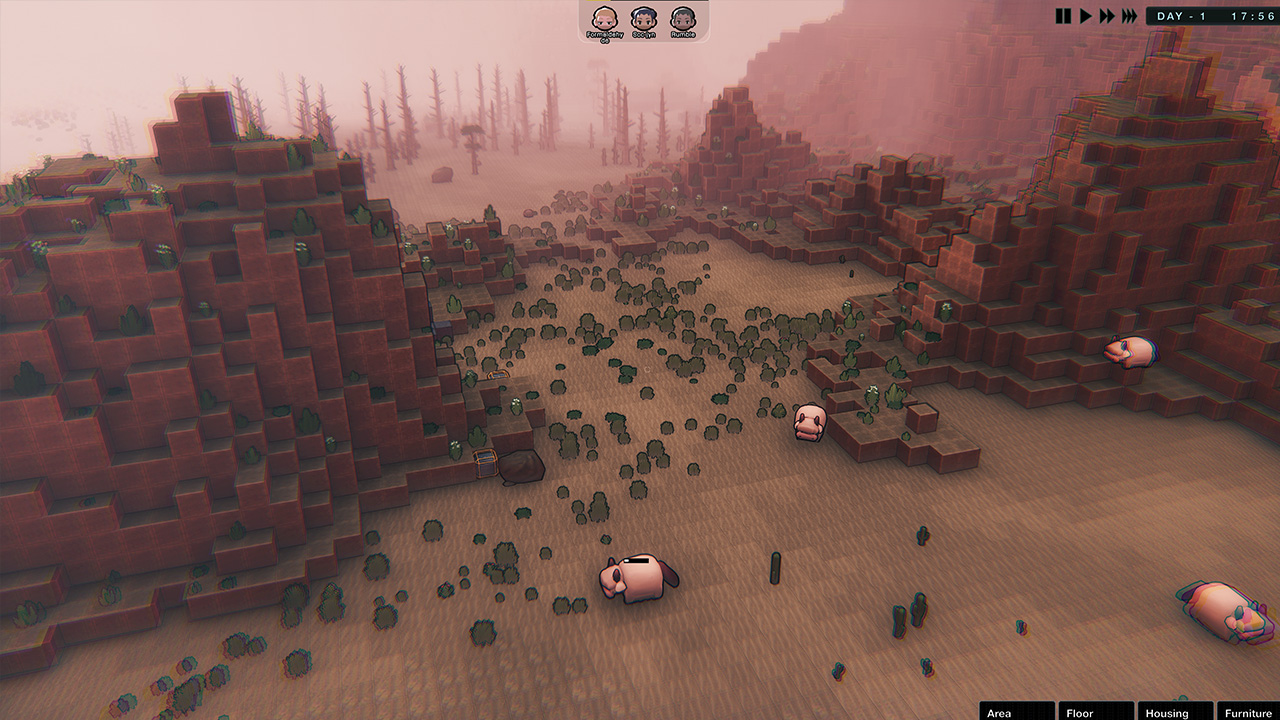Viewport: 1280px width, 720px height.
Task: Choose the colonist named Rumble
Action: [x=683, y=19]
